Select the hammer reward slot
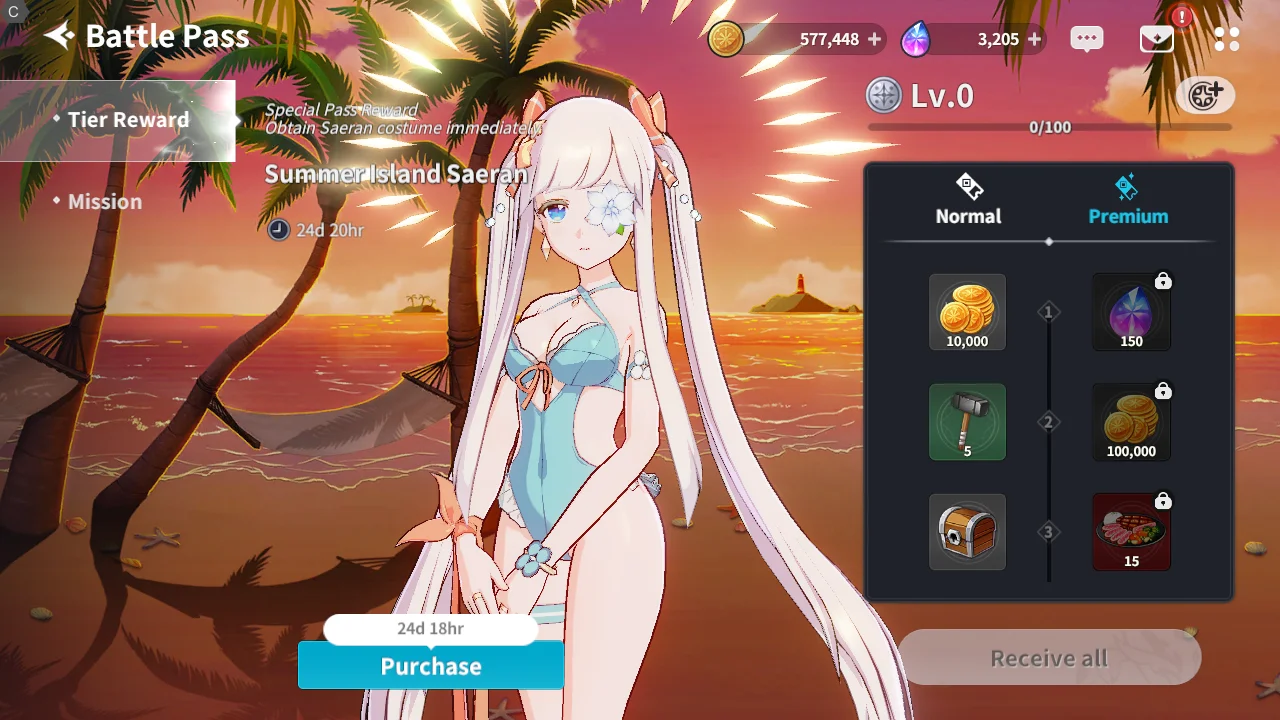Viewport: 1280px width, 720px height. coord(967,422)
